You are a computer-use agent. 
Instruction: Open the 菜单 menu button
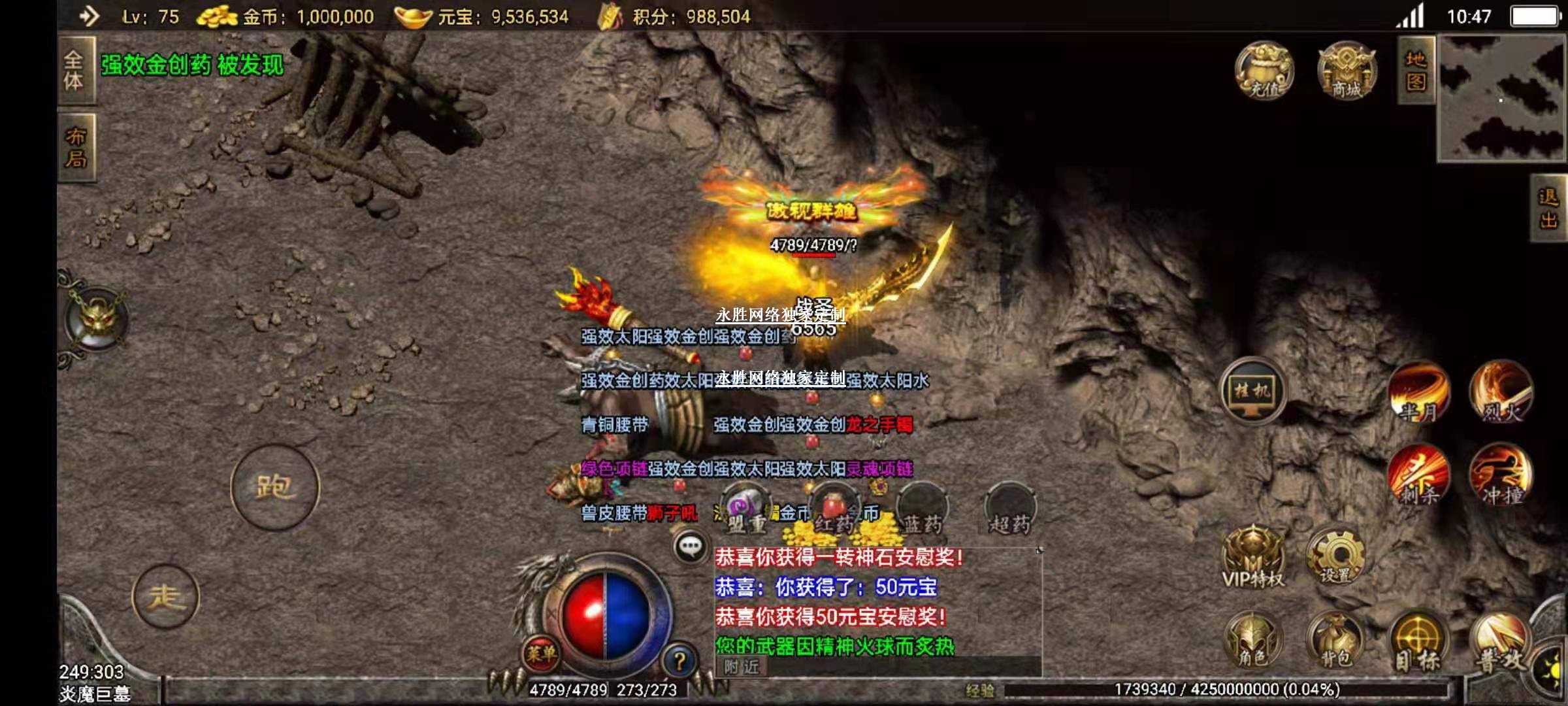point(541,652)
